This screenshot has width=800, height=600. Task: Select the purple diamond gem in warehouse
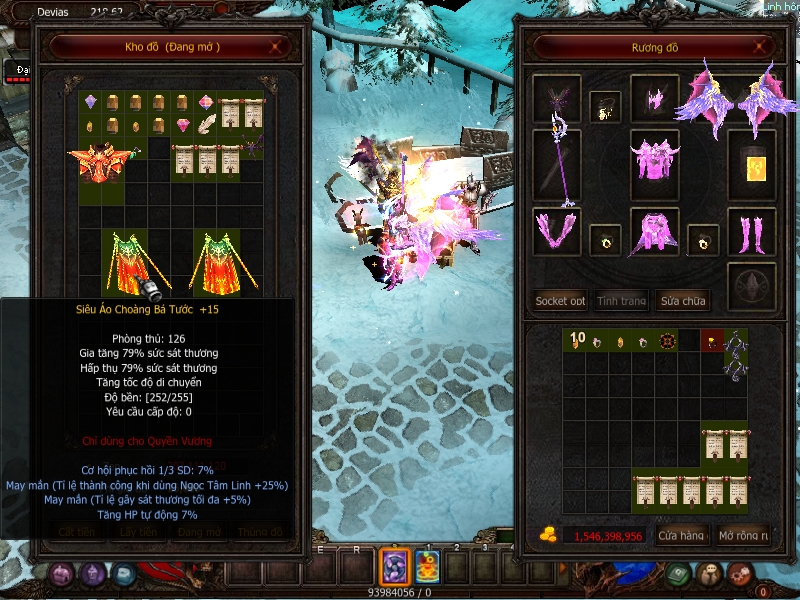pos(90,102)
